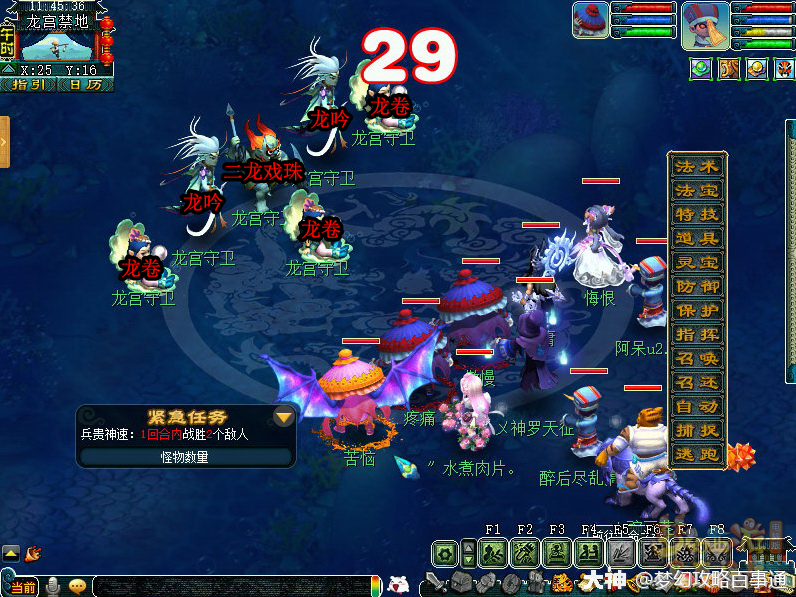Open the 道具 item menu
Viewport: 796px width, 597px height.
click(x=697, y=238)
